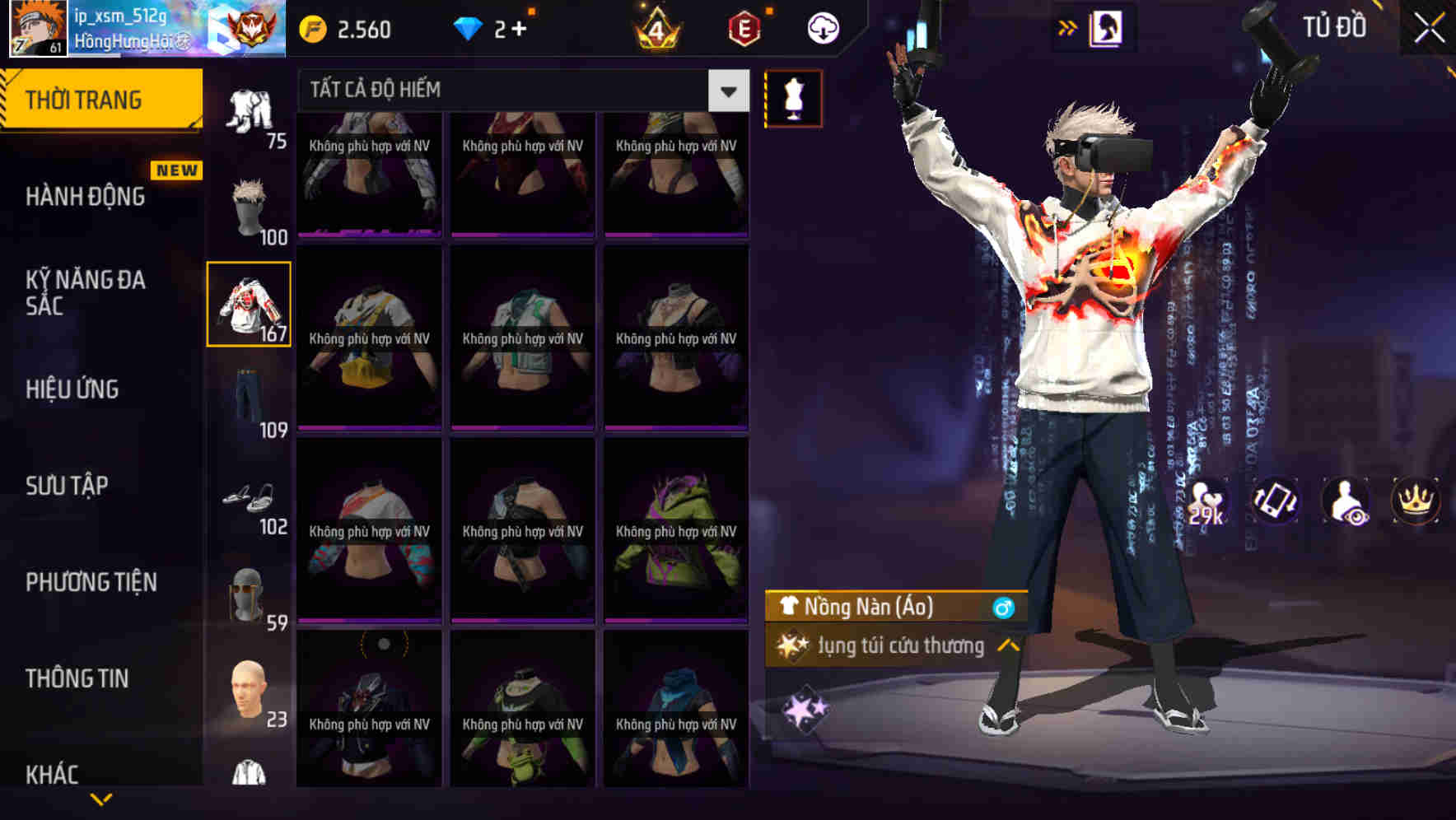The image size is (1456, 820).
Task: Click the Nồng Nàn (Áo) item banner
Action: click(x=873, y=608)
